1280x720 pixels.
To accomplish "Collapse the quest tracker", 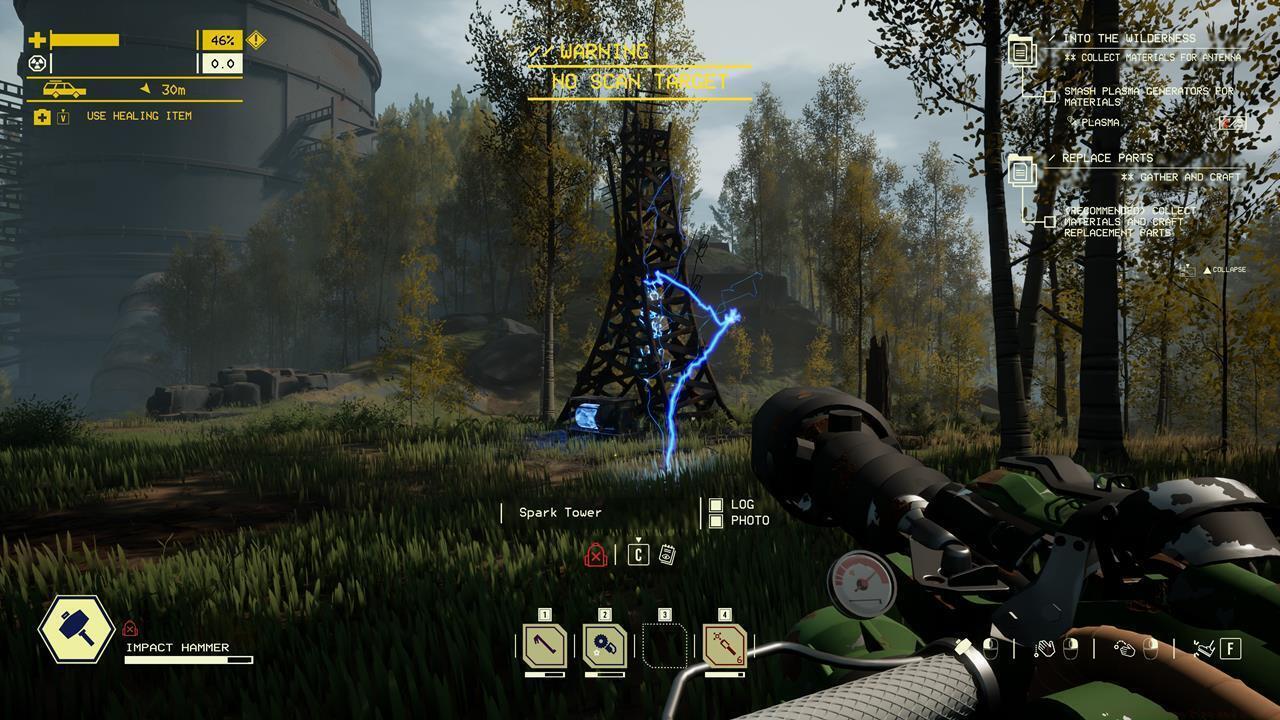I will [x=1223, y=270].
